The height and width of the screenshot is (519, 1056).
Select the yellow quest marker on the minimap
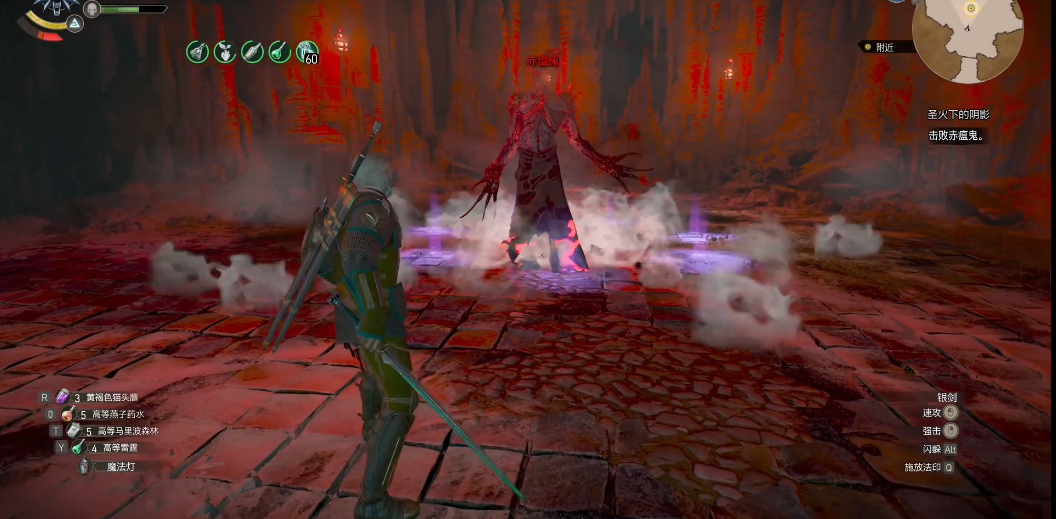970,9
